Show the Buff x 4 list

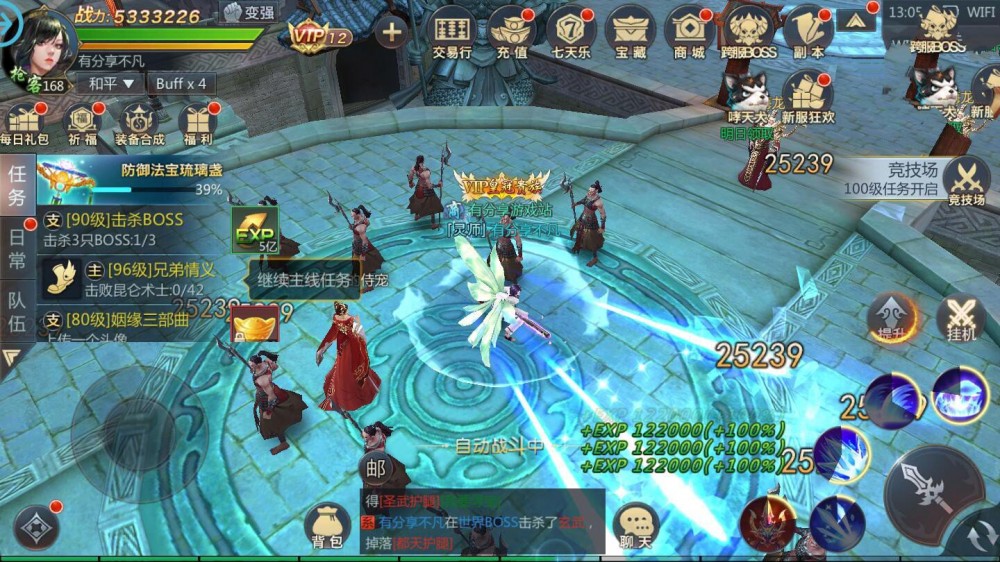click(181, 84)
